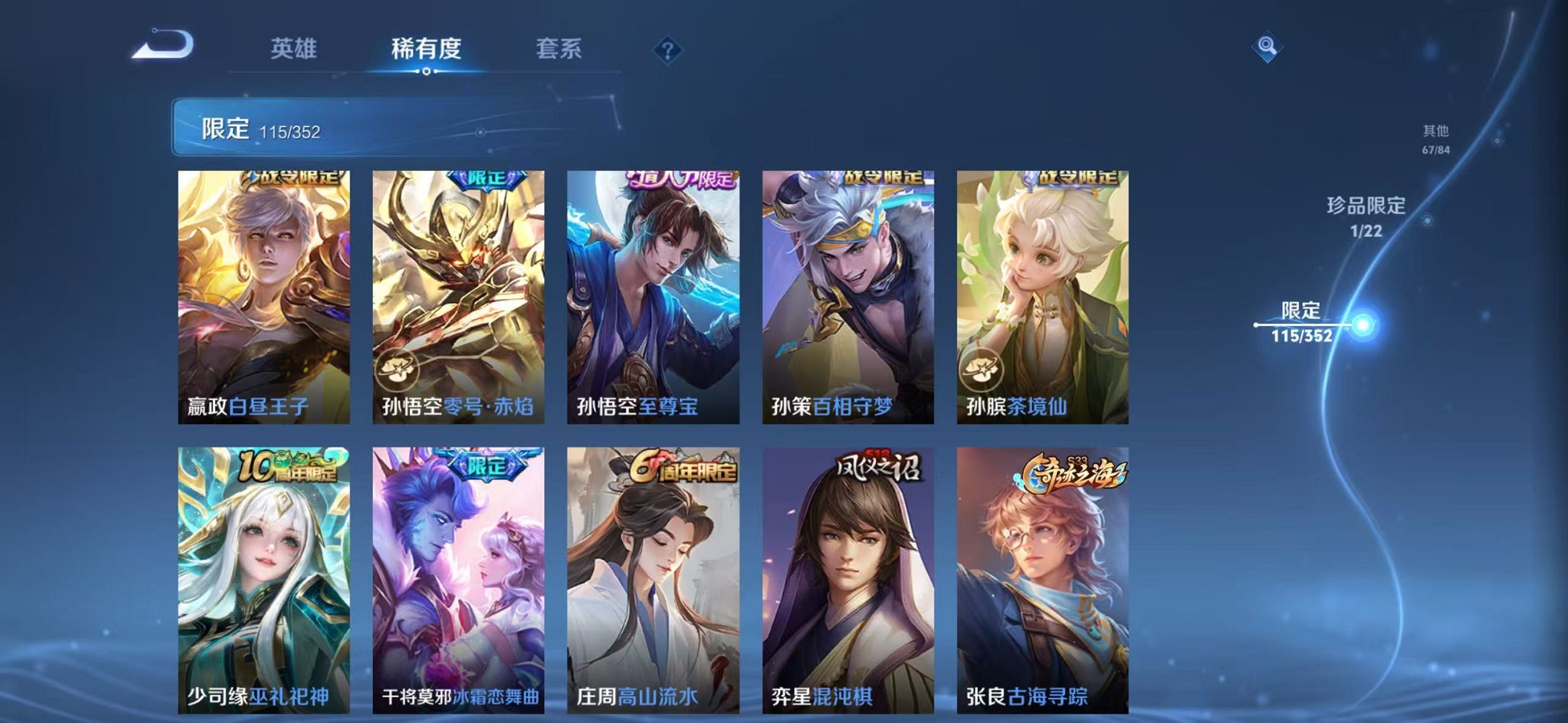Open the question mark help icon
1568x723 pixels.
click(x=669, y=49)
